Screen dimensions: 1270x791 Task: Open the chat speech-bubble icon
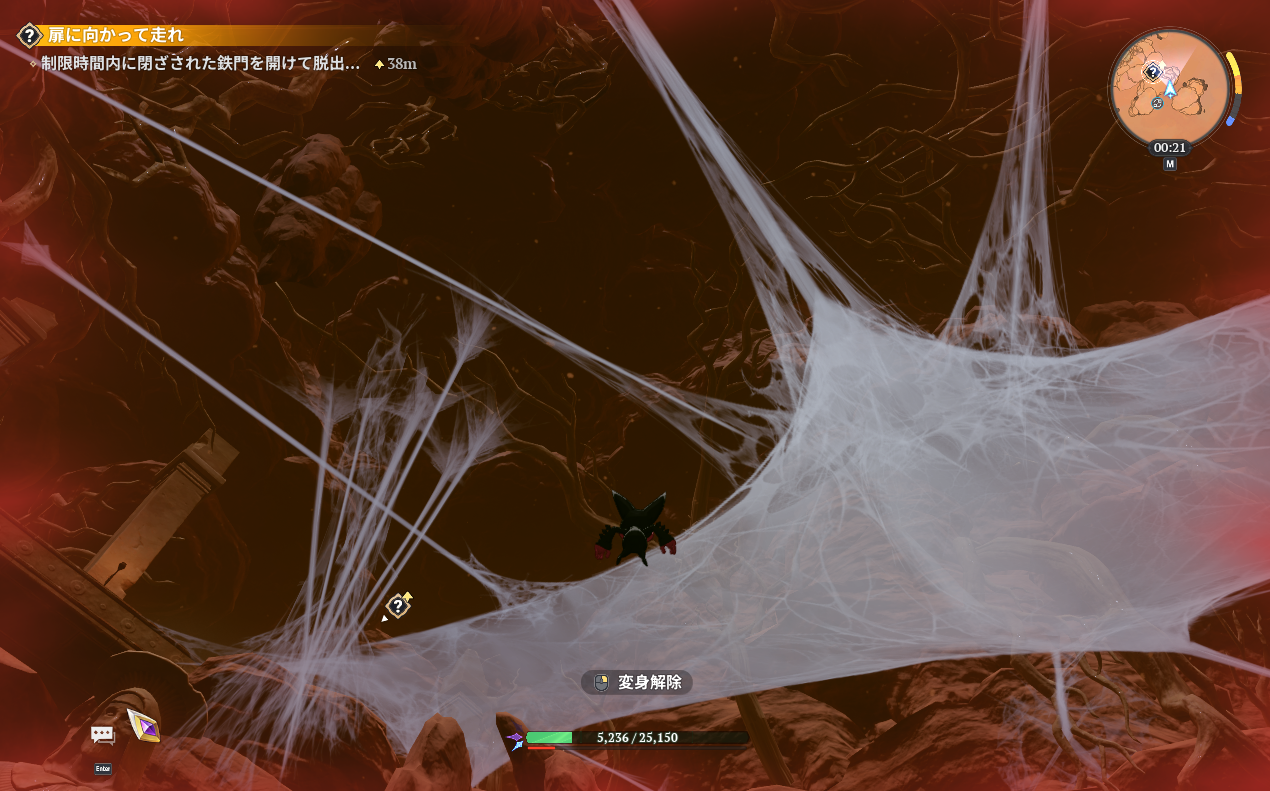[x=103, y=734]
